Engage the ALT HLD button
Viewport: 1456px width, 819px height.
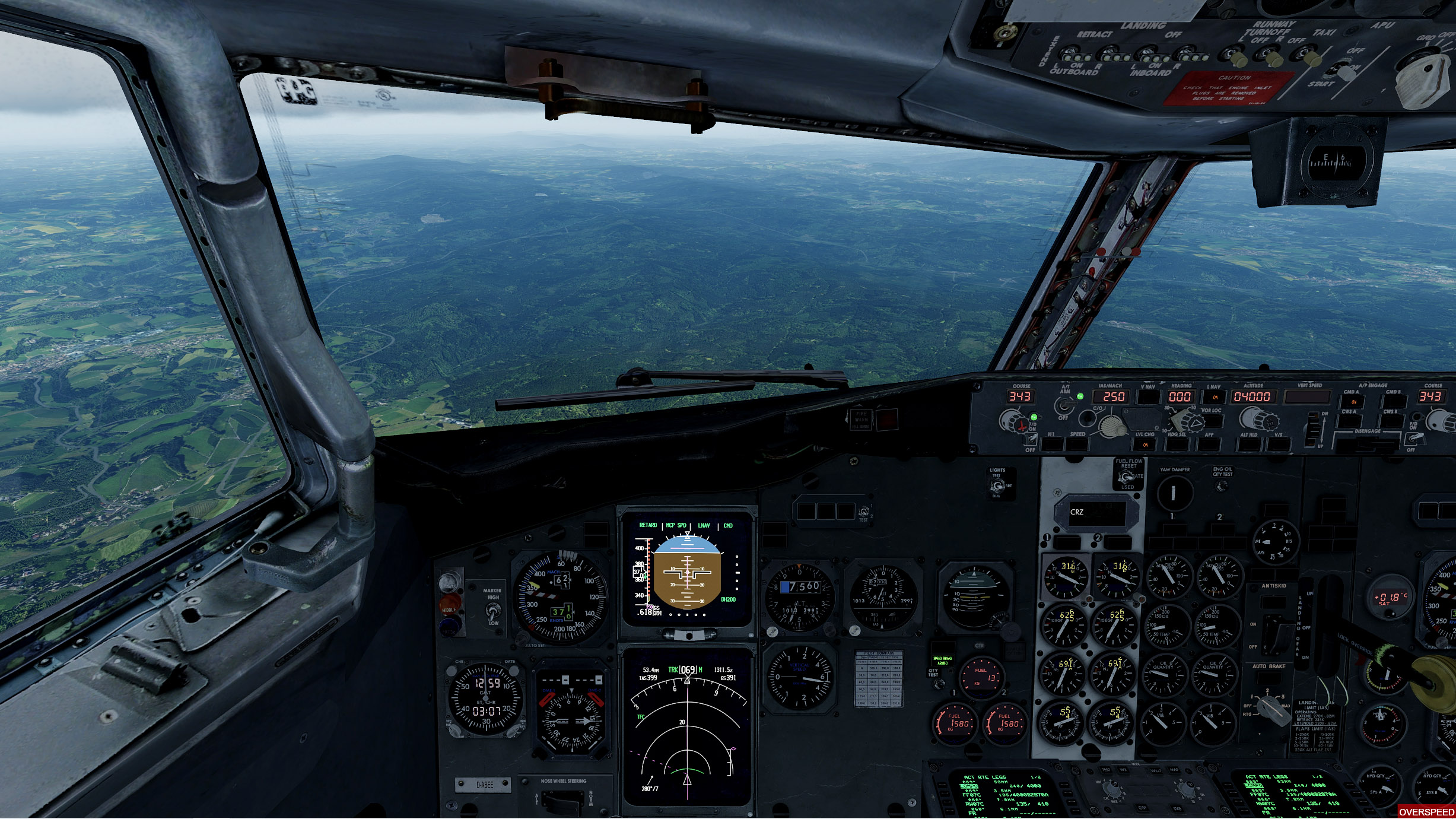(x=1249, y=444)
